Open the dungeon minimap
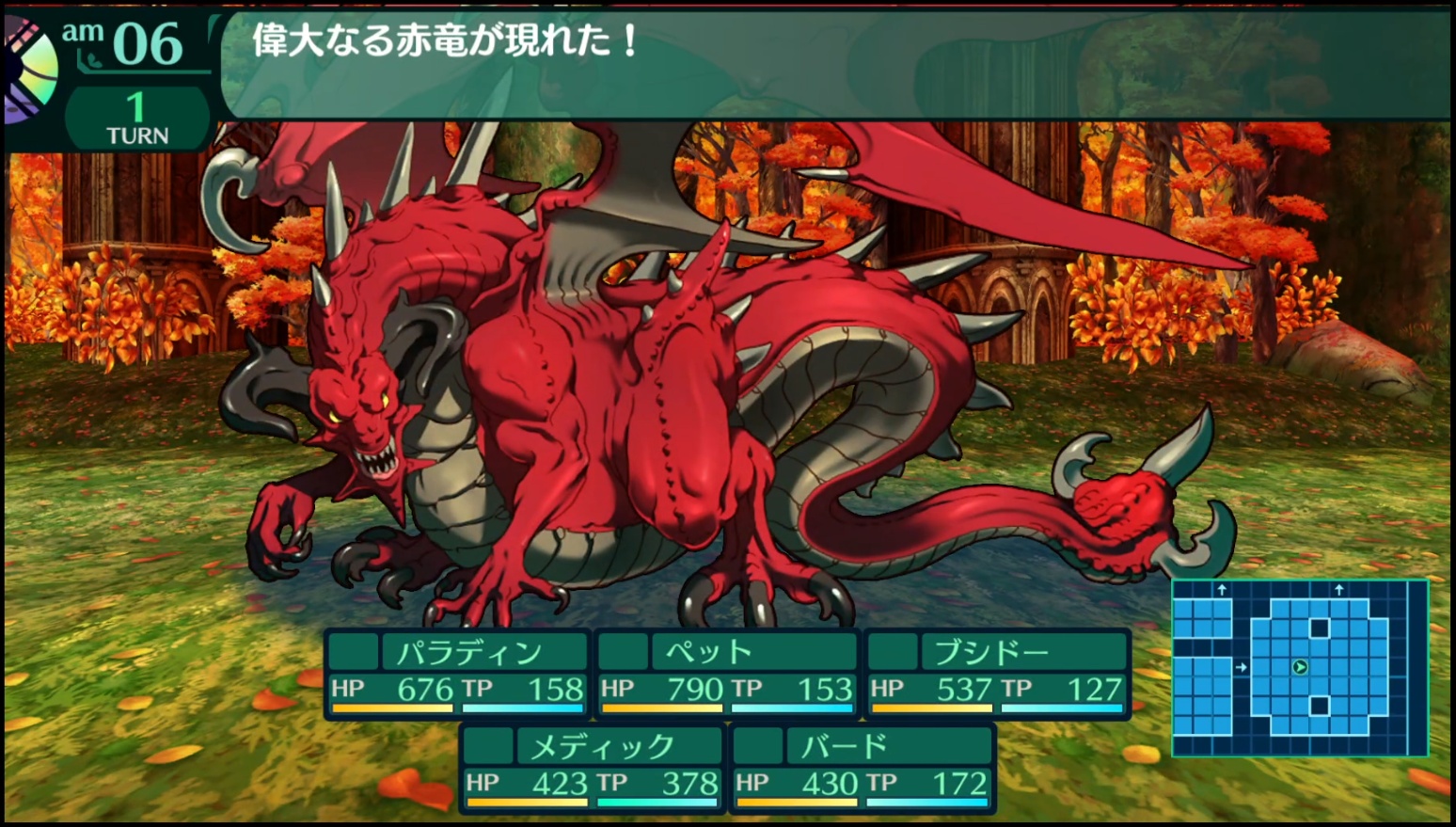Image resolution: width=1456 pixels, height=827 pixels. [x=1299, y=667]
